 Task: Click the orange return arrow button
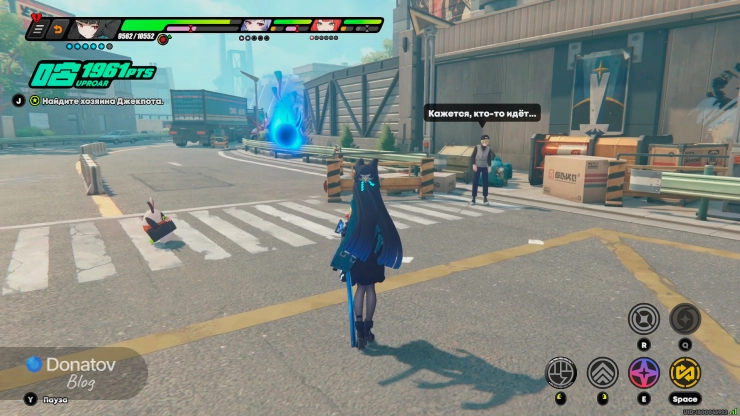57,30
